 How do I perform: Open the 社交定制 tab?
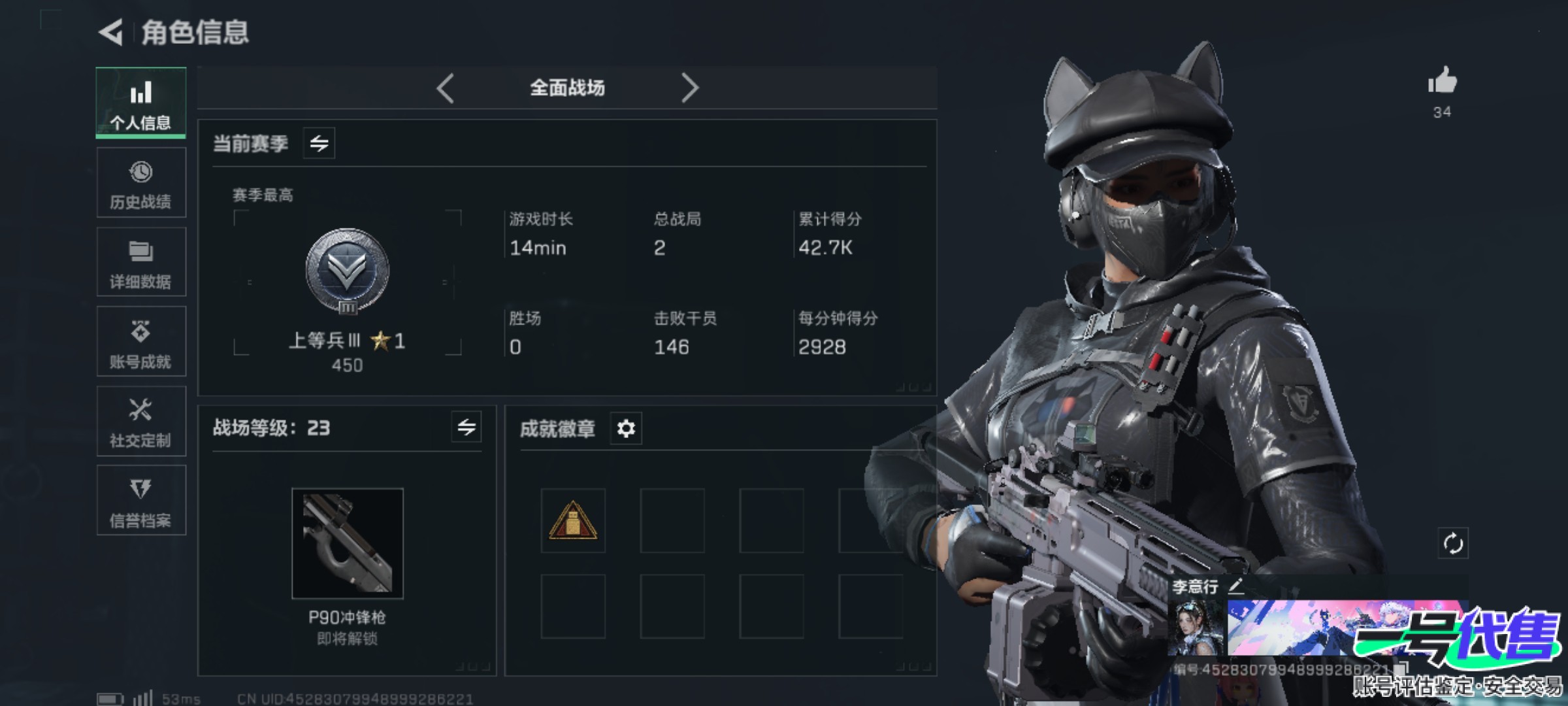pos(140,422)
